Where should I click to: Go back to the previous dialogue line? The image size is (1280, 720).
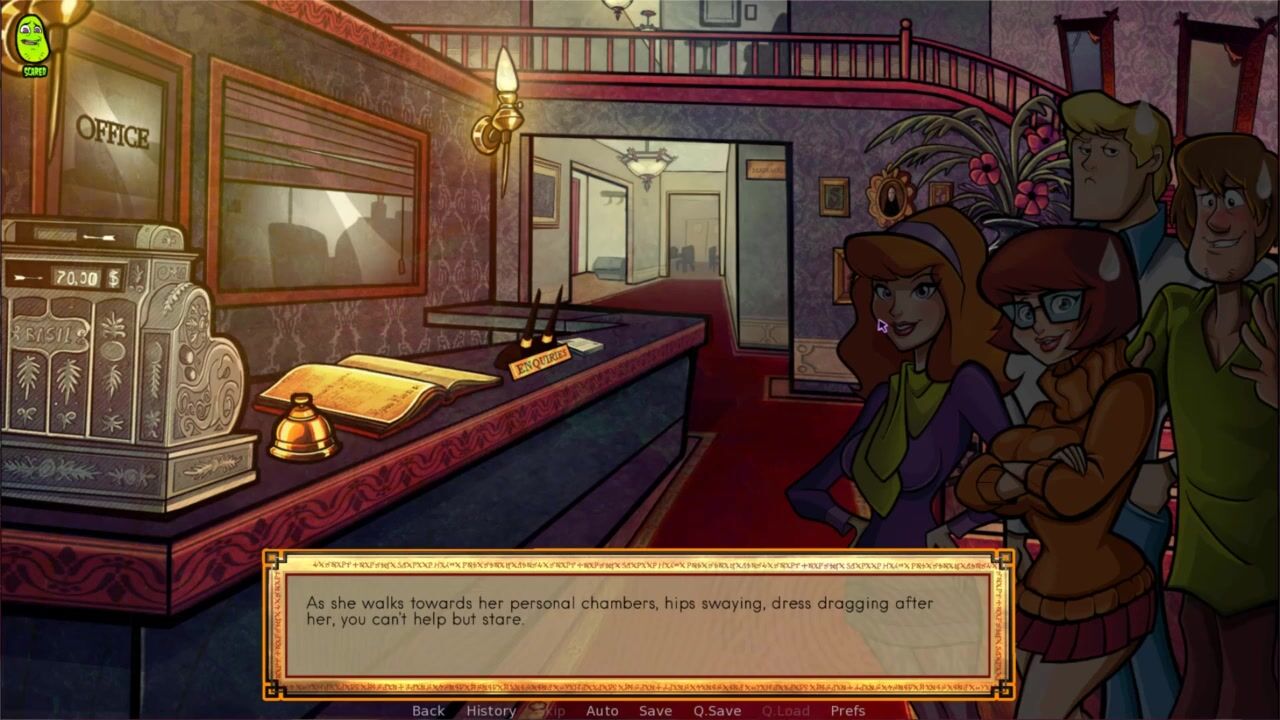pos(428,711)
